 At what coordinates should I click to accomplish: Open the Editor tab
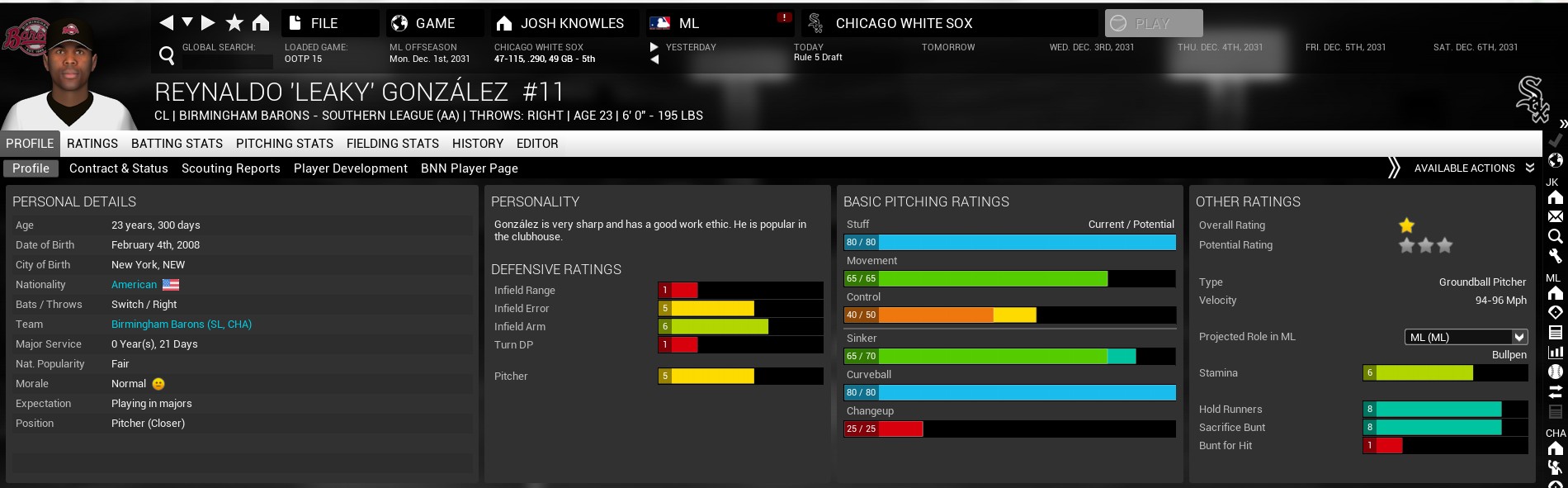click(x=537, y=144)
